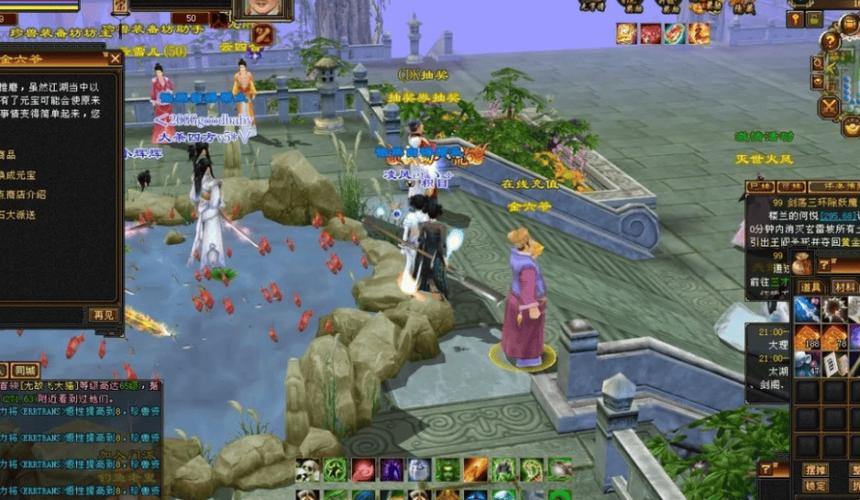This screenshot has width=860, height=500.
Task: Activate the purple figure skill icon
Action: coord(391,470)
